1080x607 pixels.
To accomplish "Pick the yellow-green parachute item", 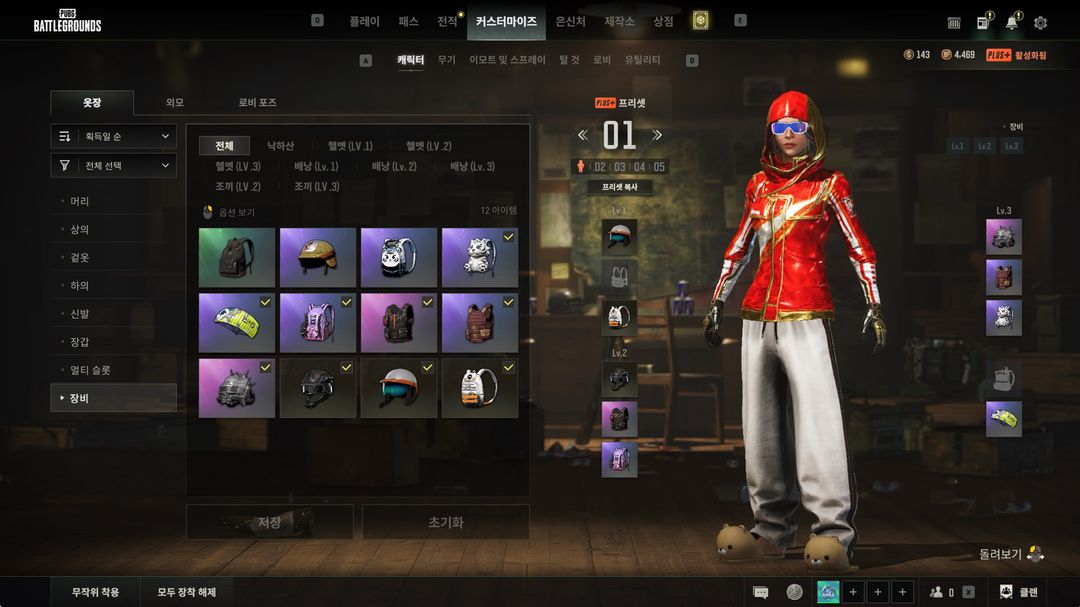I will click(237, 323).
